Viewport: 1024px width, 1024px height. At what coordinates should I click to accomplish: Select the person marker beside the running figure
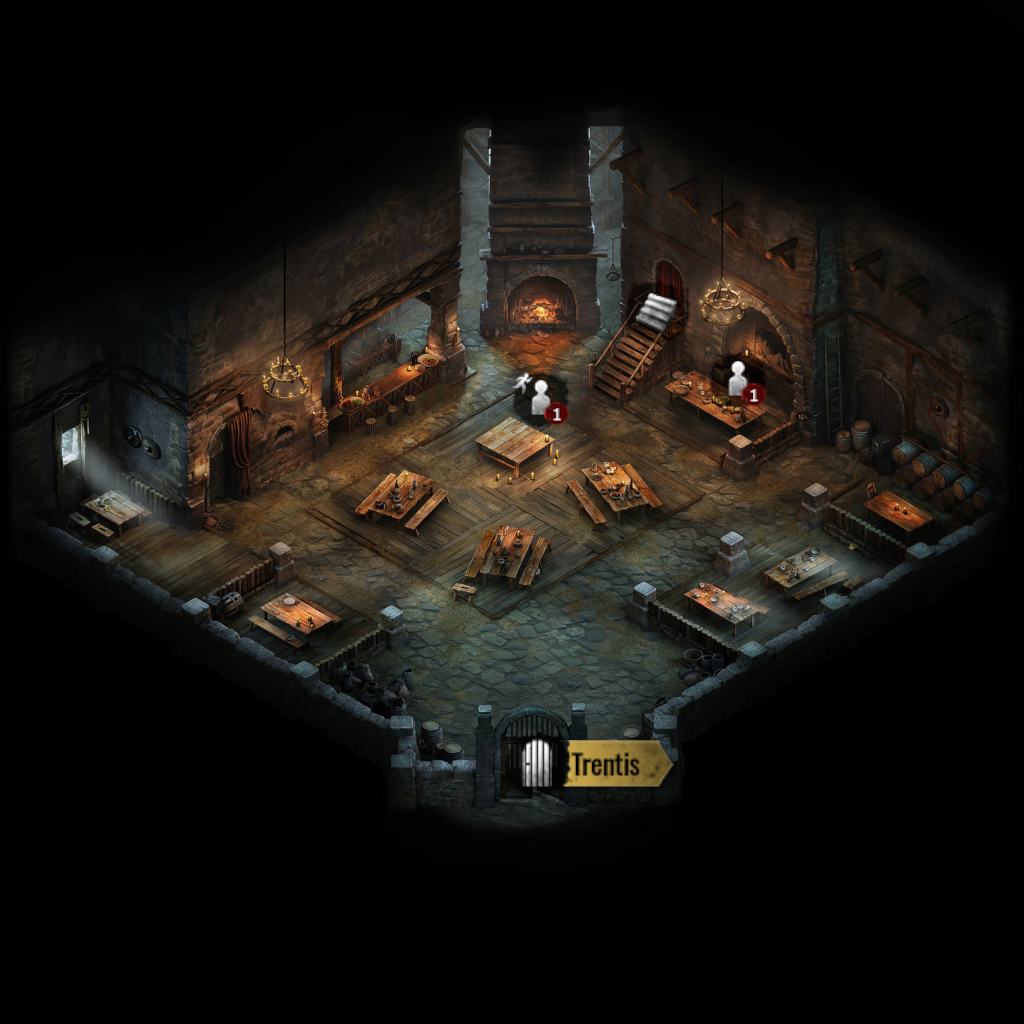pos(541,397)
